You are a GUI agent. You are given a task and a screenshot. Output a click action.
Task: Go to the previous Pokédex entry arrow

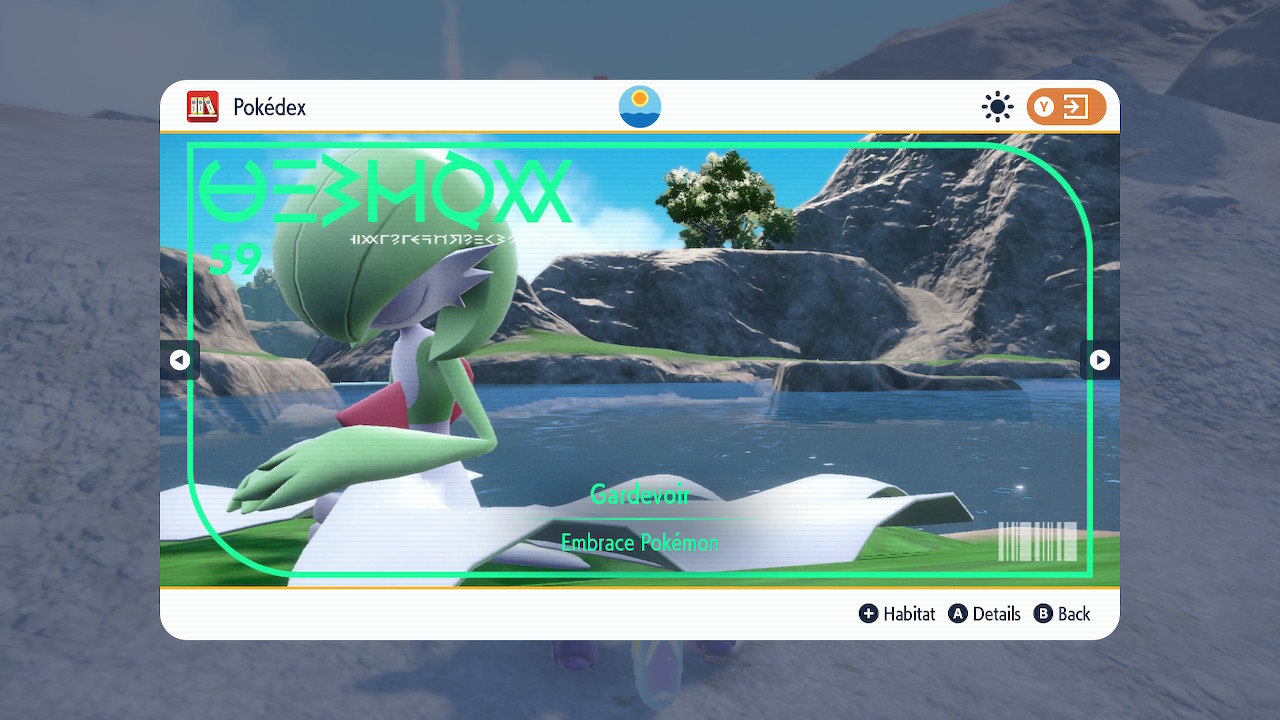coord(180,360)
